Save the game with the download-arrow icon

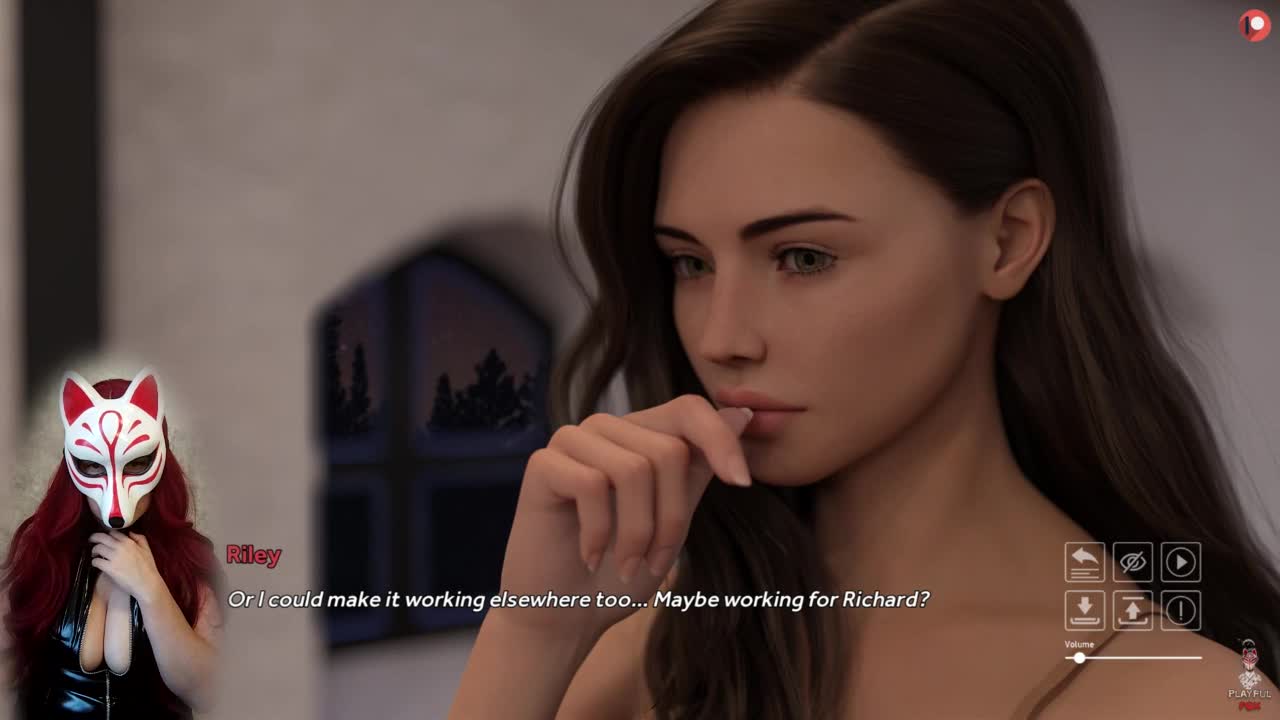coord(1084,610)
